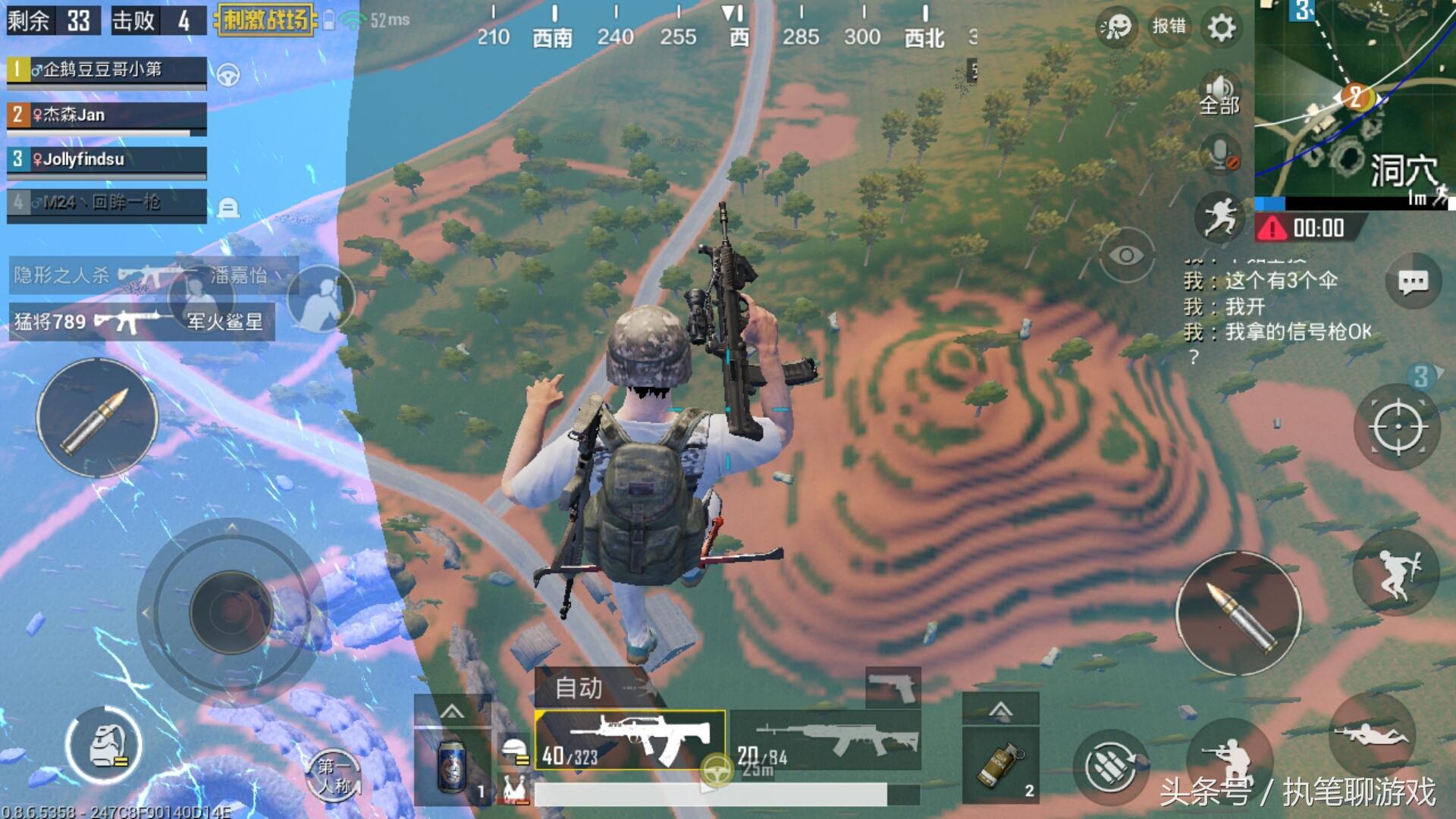Fire with the right bullet button

[1238, 613]
